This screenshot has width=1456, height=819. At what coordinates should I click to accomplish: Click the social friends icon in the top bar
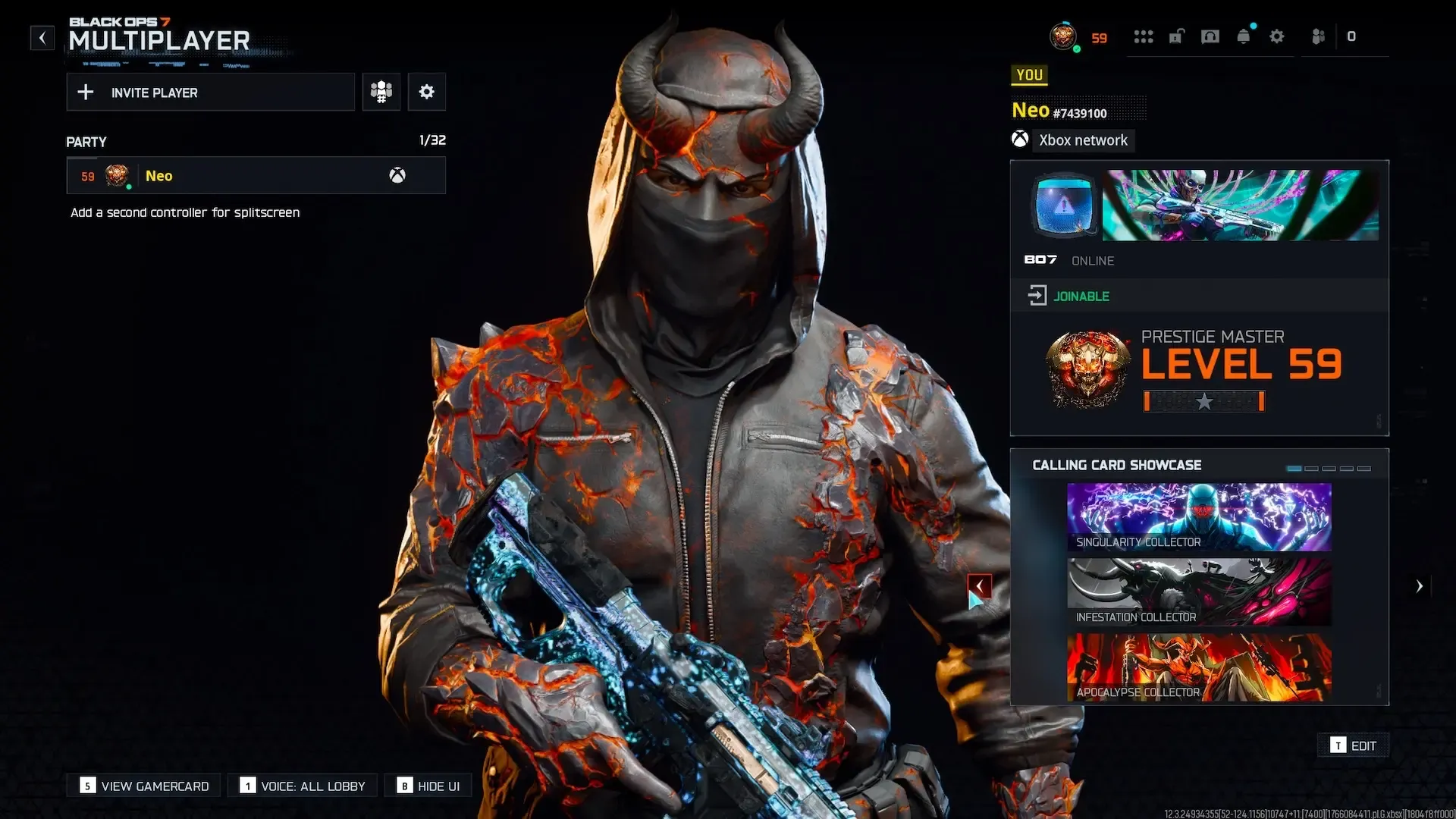tap(1318, 36)
